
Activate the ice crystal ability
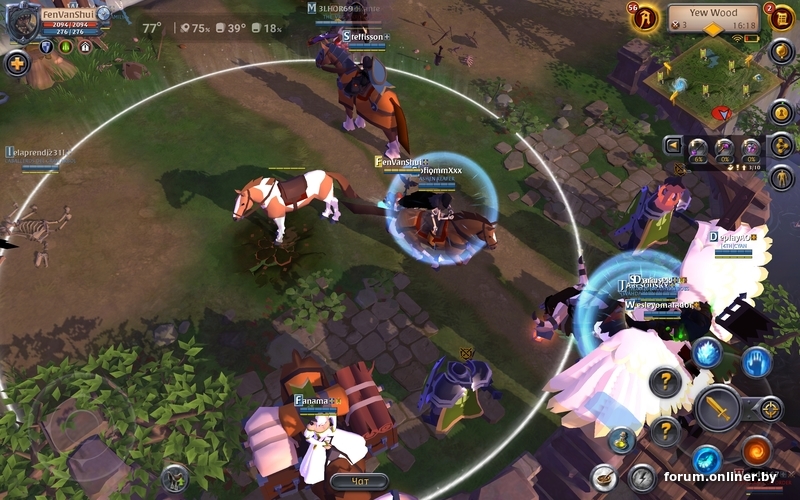click(708, 352)
